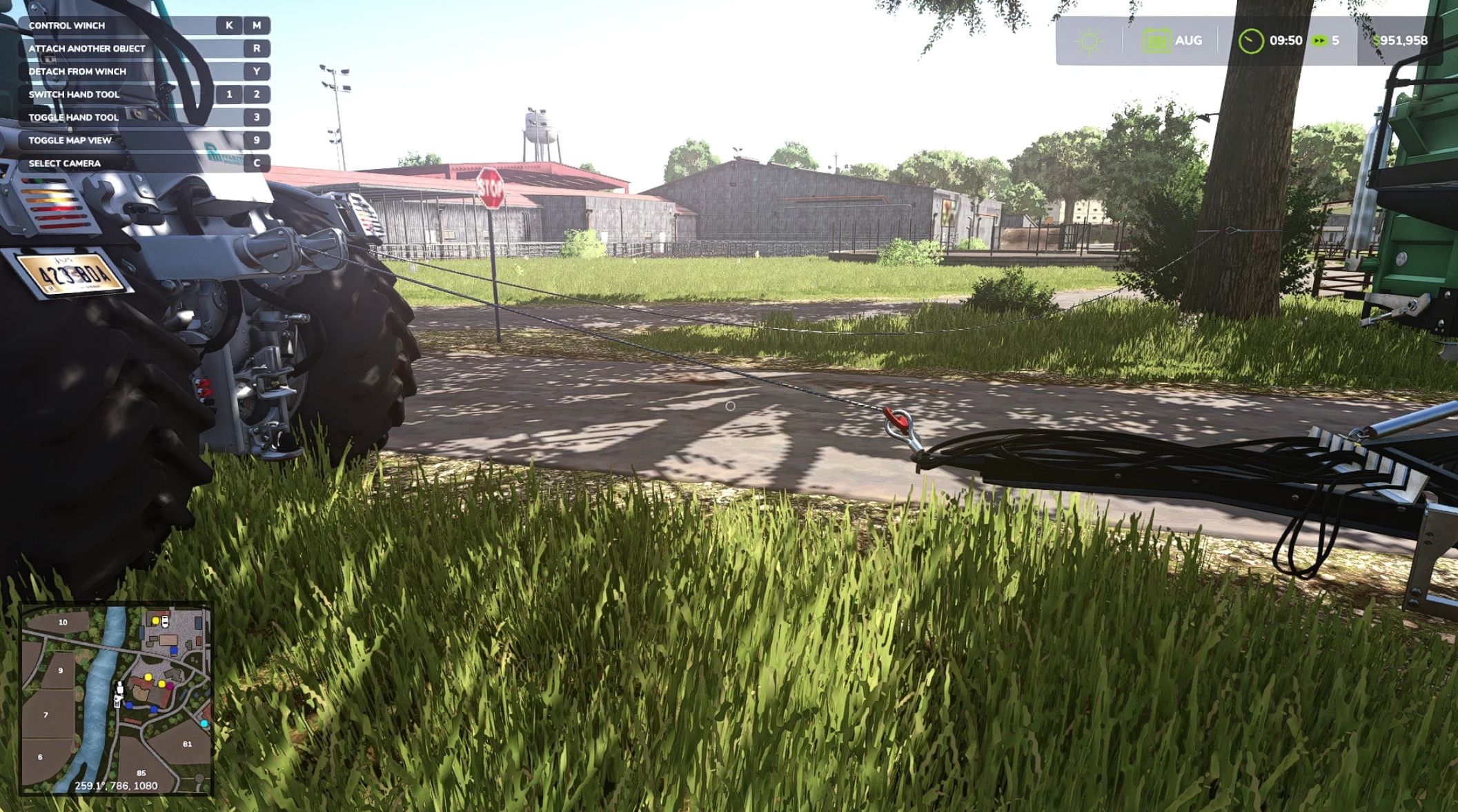Screen dimensions: 1458x812
Task: Click field 81 on the minimap
Action: (x=187, y=744)
